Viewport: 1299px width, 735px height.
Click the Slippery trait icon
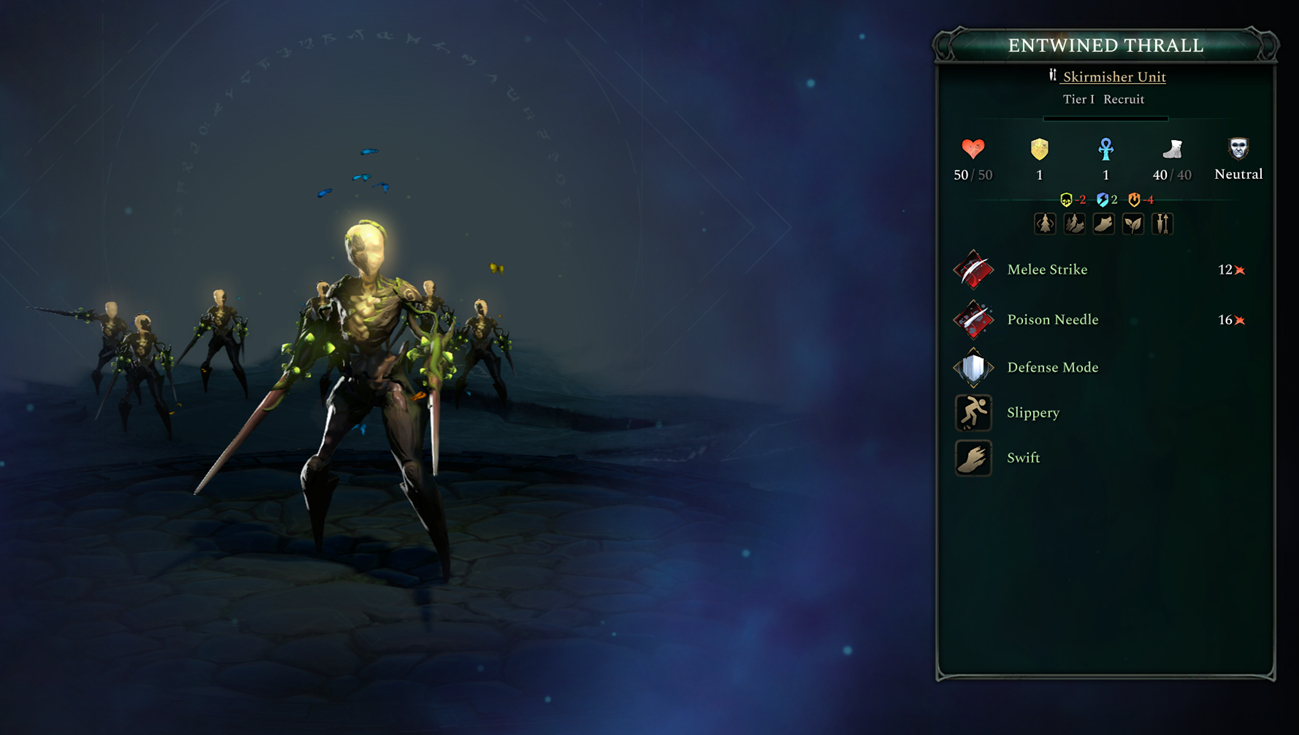point(972,412)
